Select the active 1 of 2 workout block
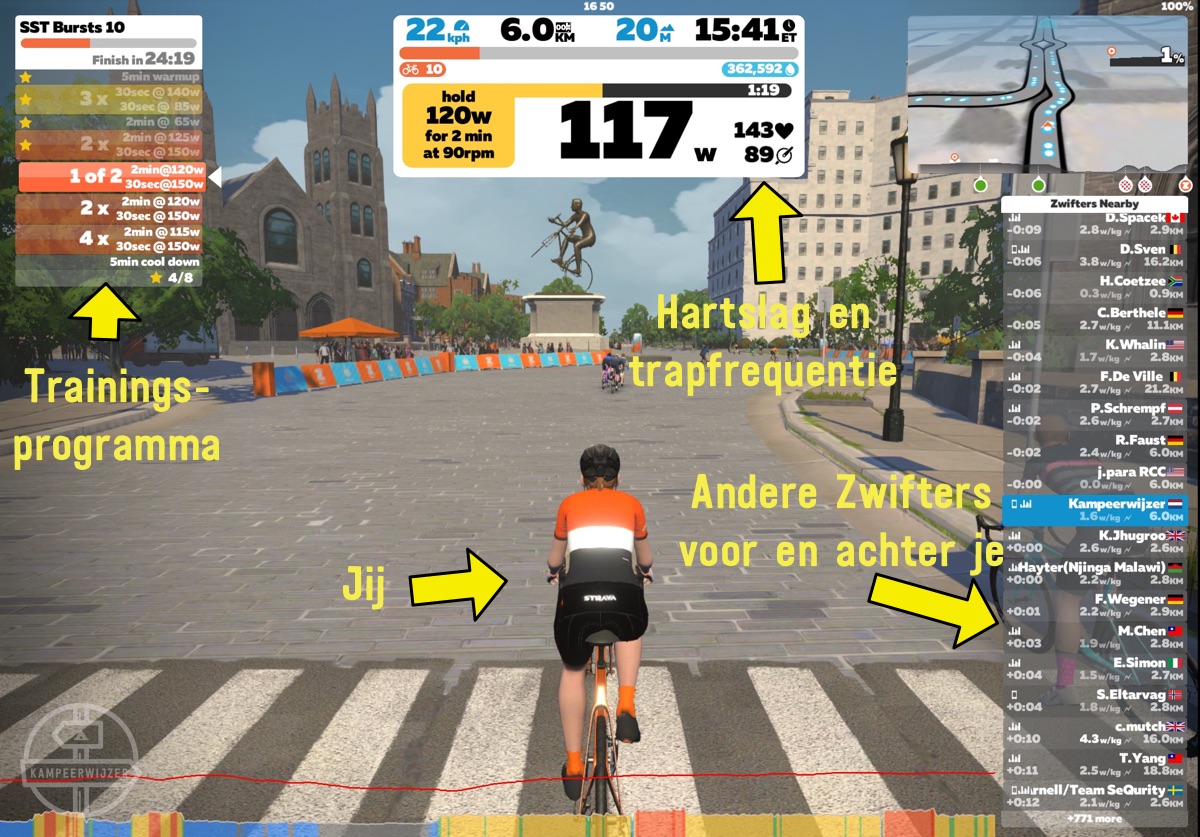Viewport: 1200px width, 837px height. 112,177
